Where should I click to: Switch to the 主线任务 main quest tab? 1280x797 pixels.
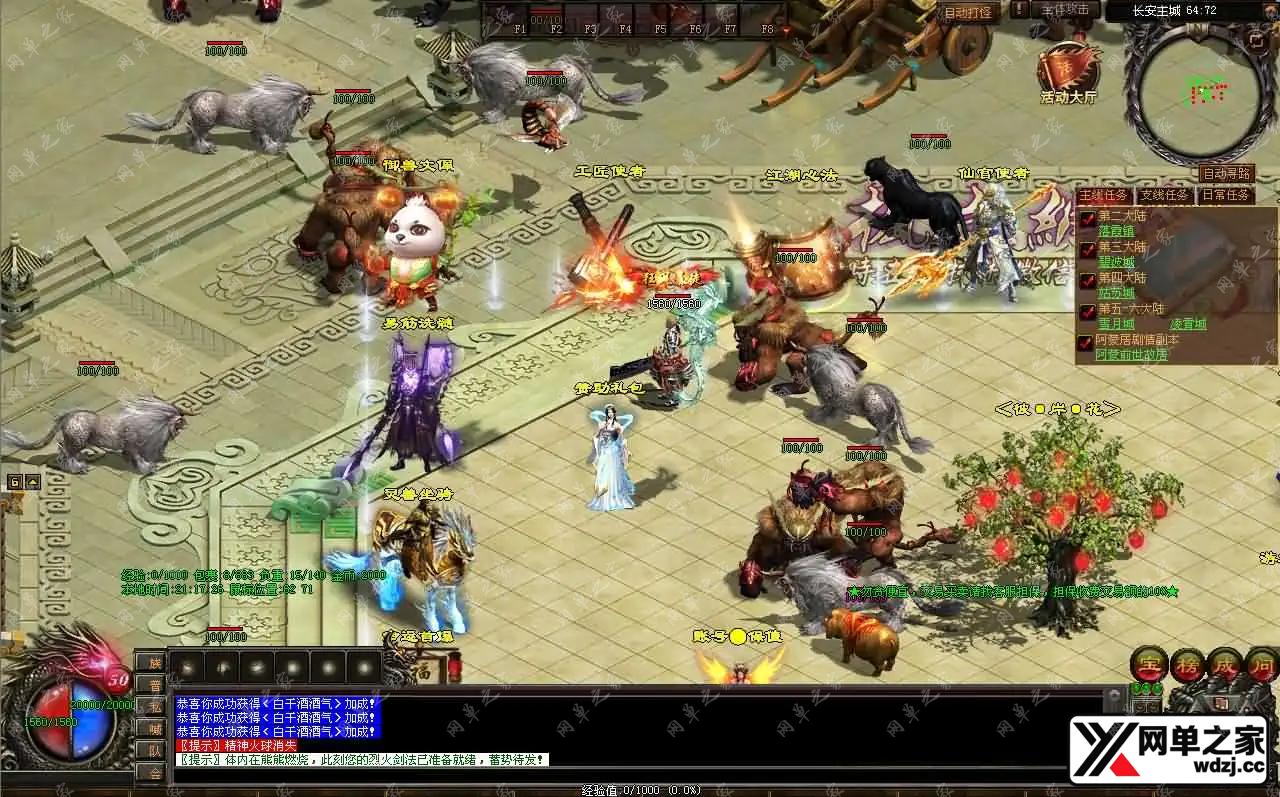click(x=1104, y=195)
